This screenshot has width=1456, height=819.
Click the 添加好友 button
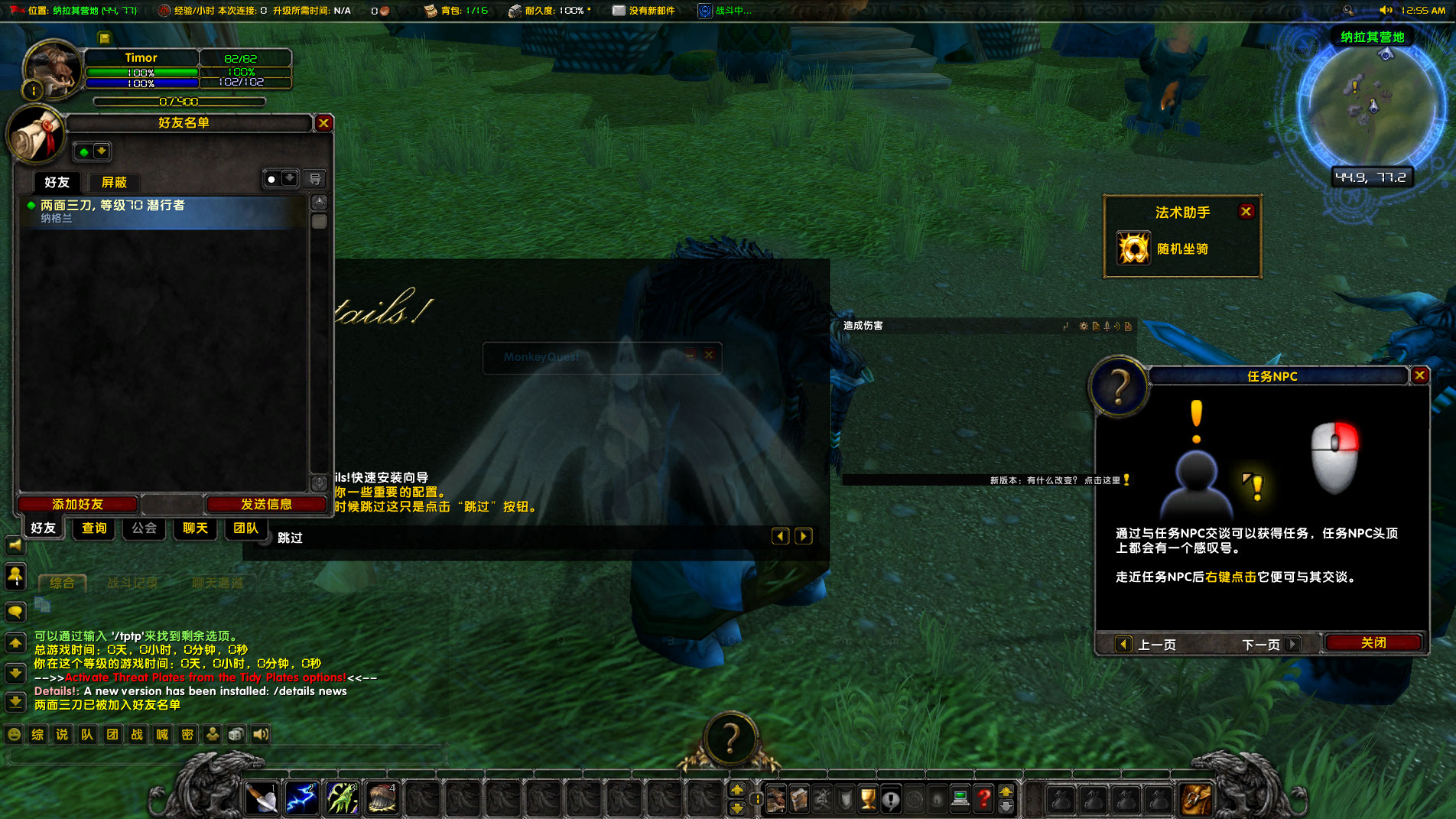[77, 504]
